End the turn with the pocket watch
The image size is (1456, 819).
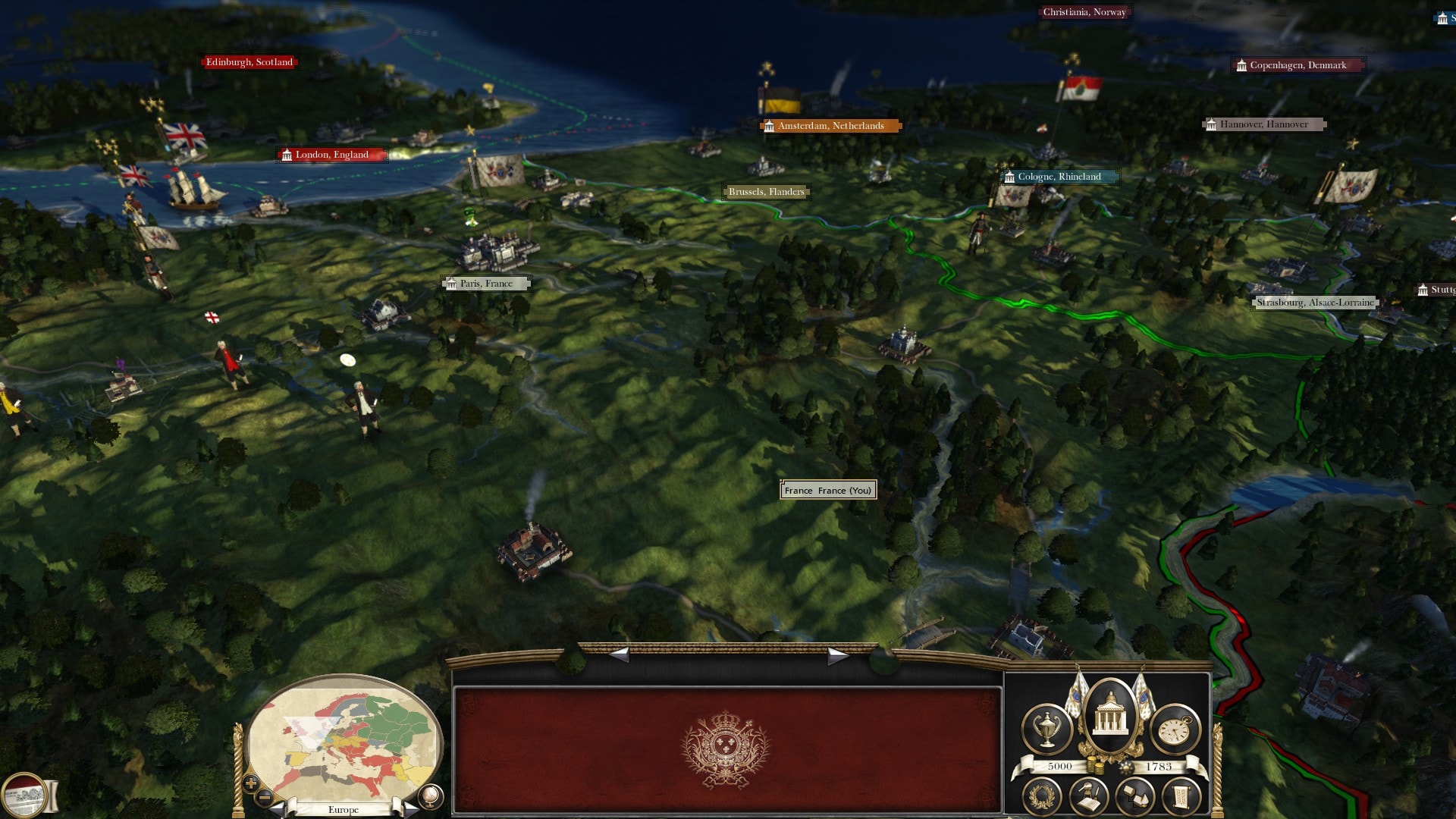pos(1175,730)
